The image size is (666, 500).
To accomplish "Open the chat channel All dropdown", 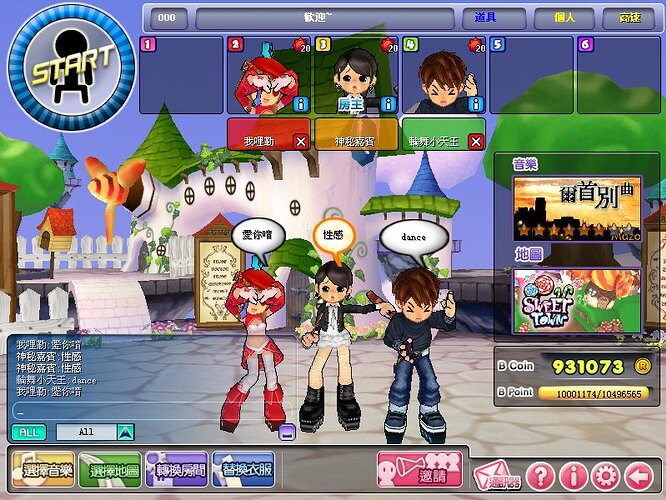I will 125,432.
